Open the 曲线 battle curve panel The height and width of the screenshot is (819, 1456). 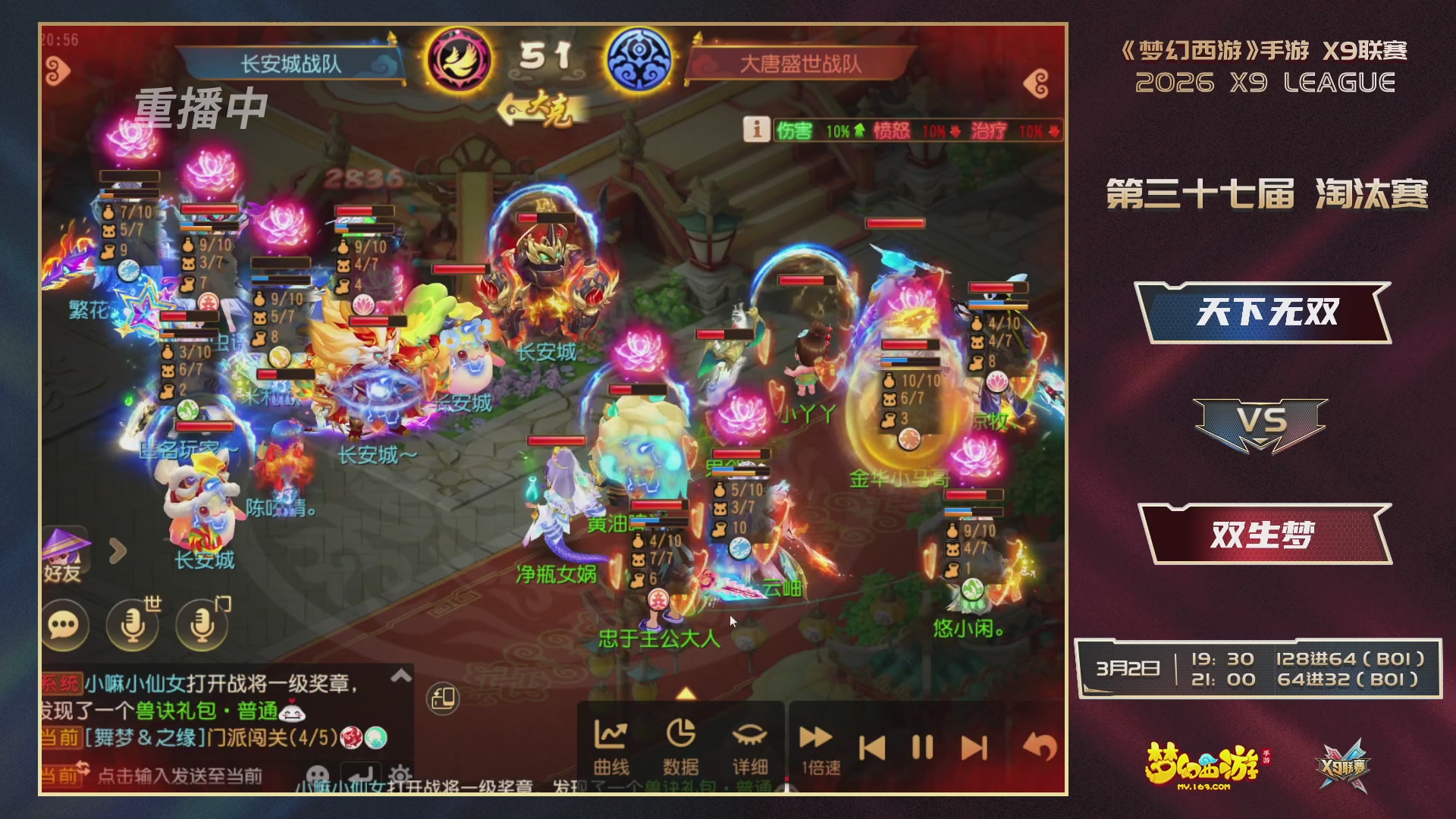click(611, 747)
